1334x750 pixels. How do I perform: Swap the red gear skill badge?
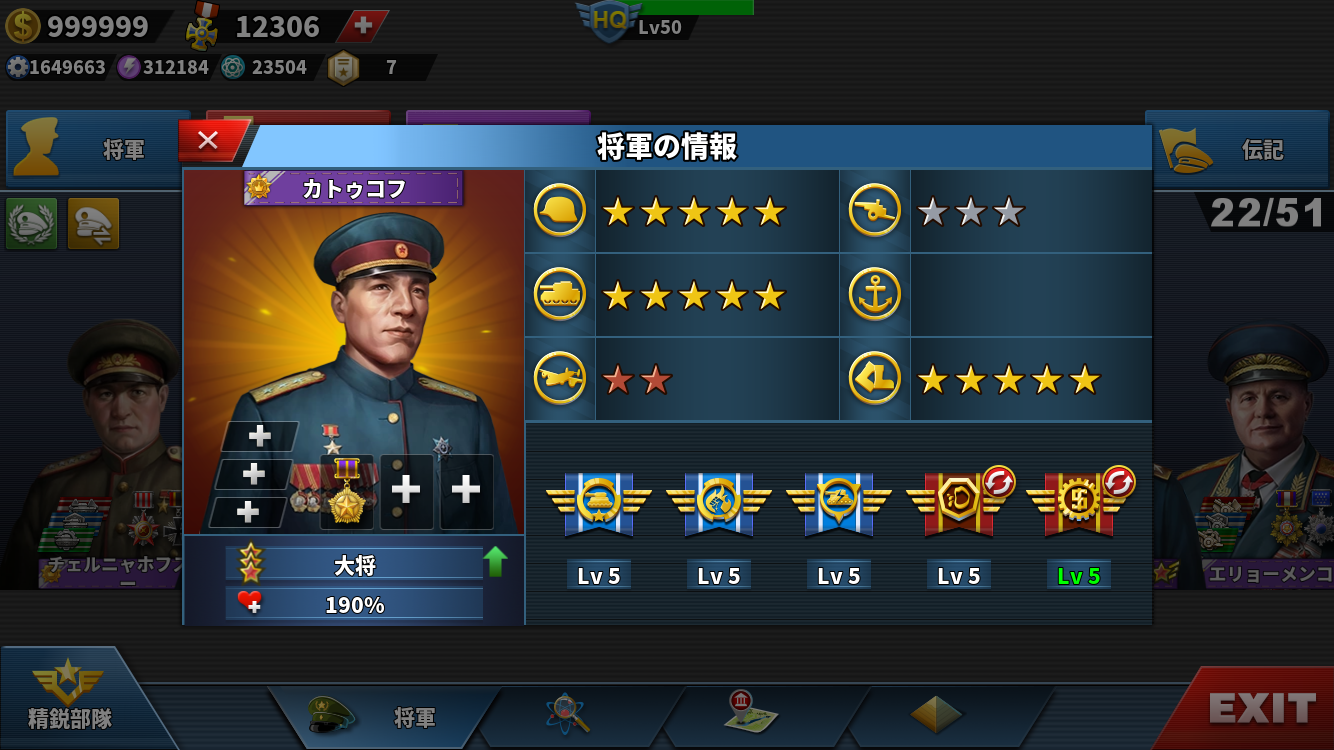coord(1119,482)
